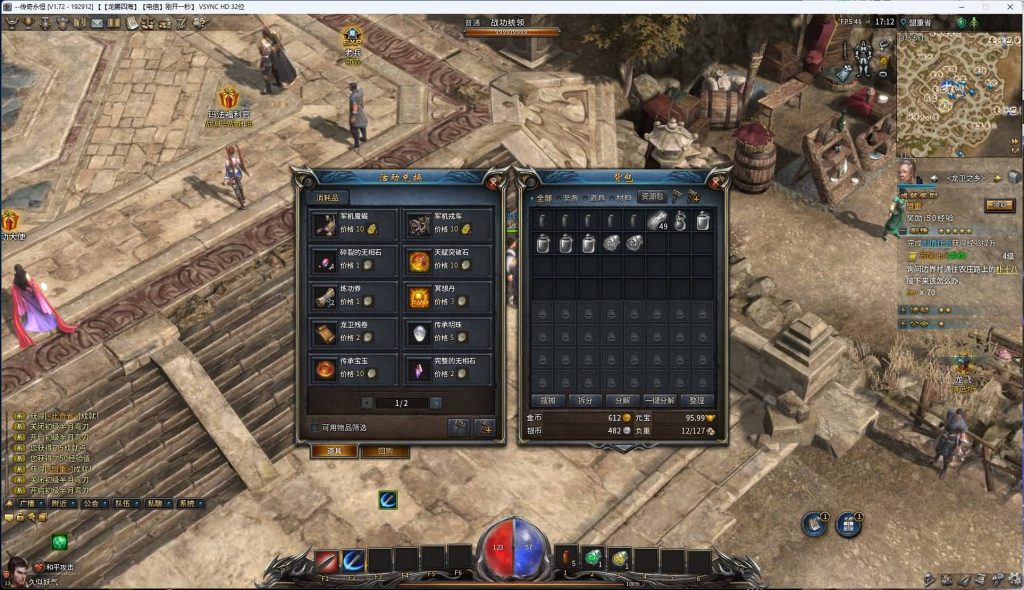Click the 拆分 split button

[586, 400]
